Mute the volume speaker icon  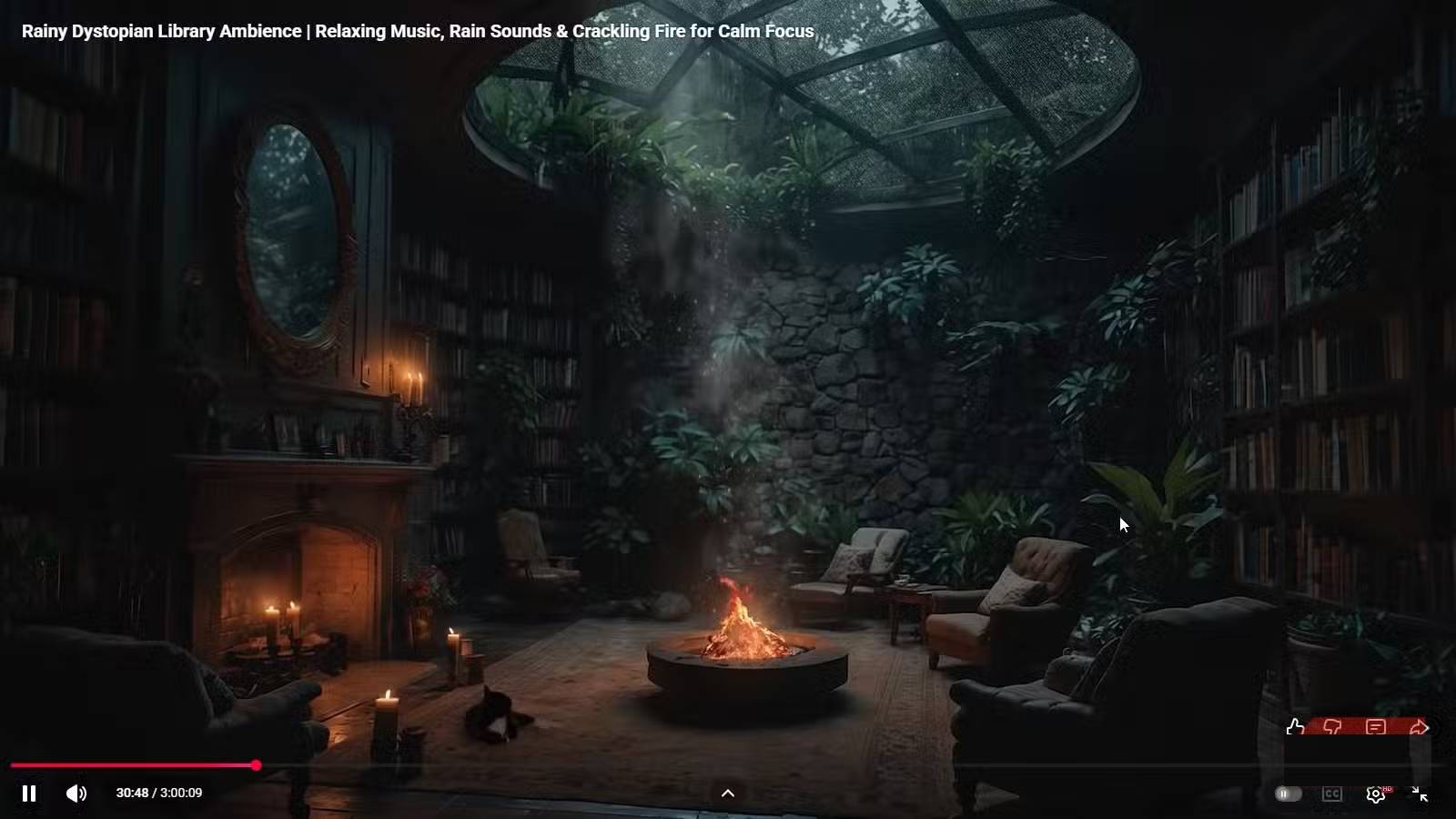[76, 794]
